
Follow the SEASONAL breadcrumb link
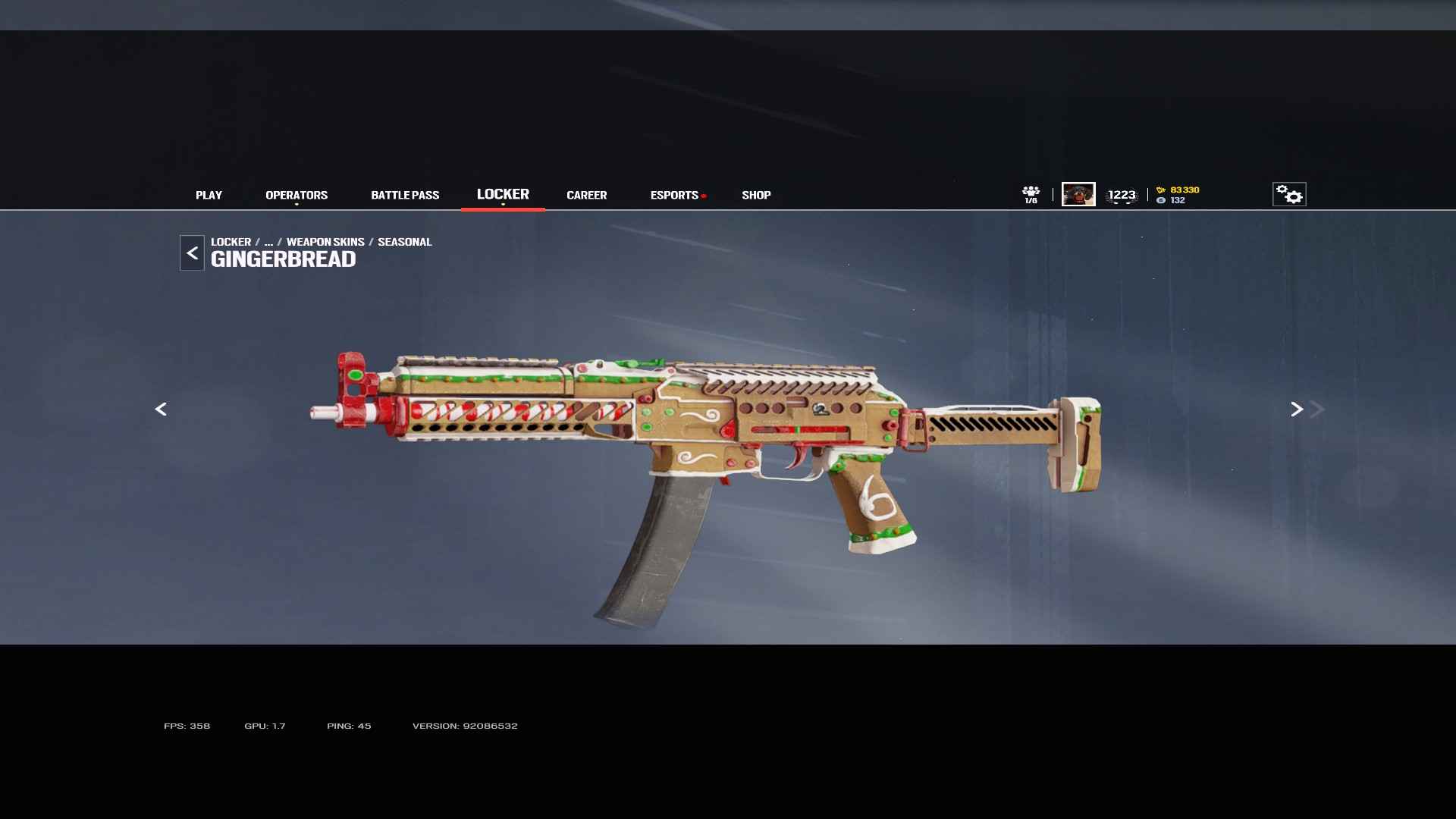(x=404, y=242)
